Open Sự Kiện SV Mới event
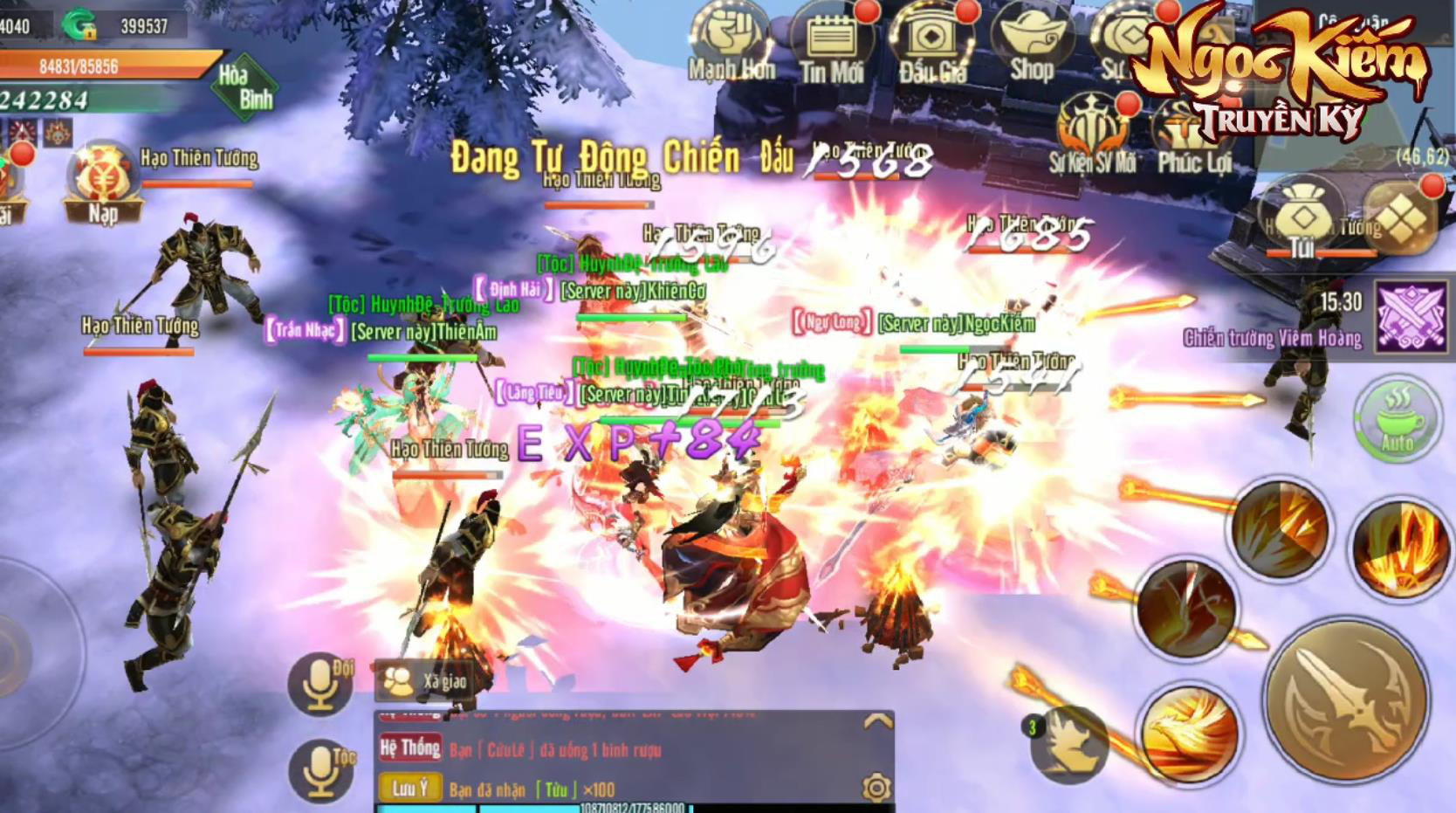 [x=1093, y=135]
